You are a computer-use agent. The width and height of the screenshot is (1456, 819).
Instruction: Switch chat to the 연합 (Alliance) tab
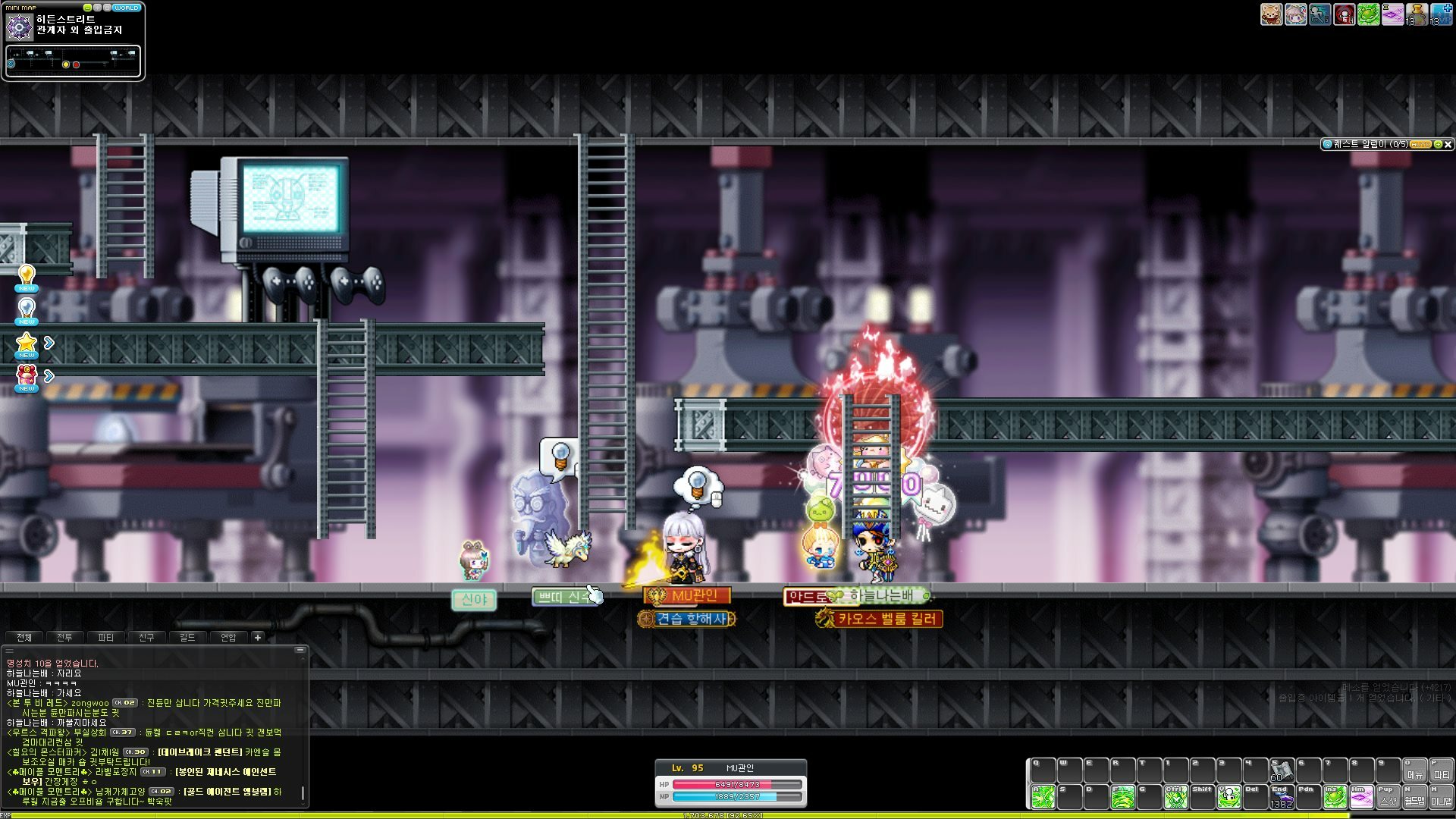point(228,638)
